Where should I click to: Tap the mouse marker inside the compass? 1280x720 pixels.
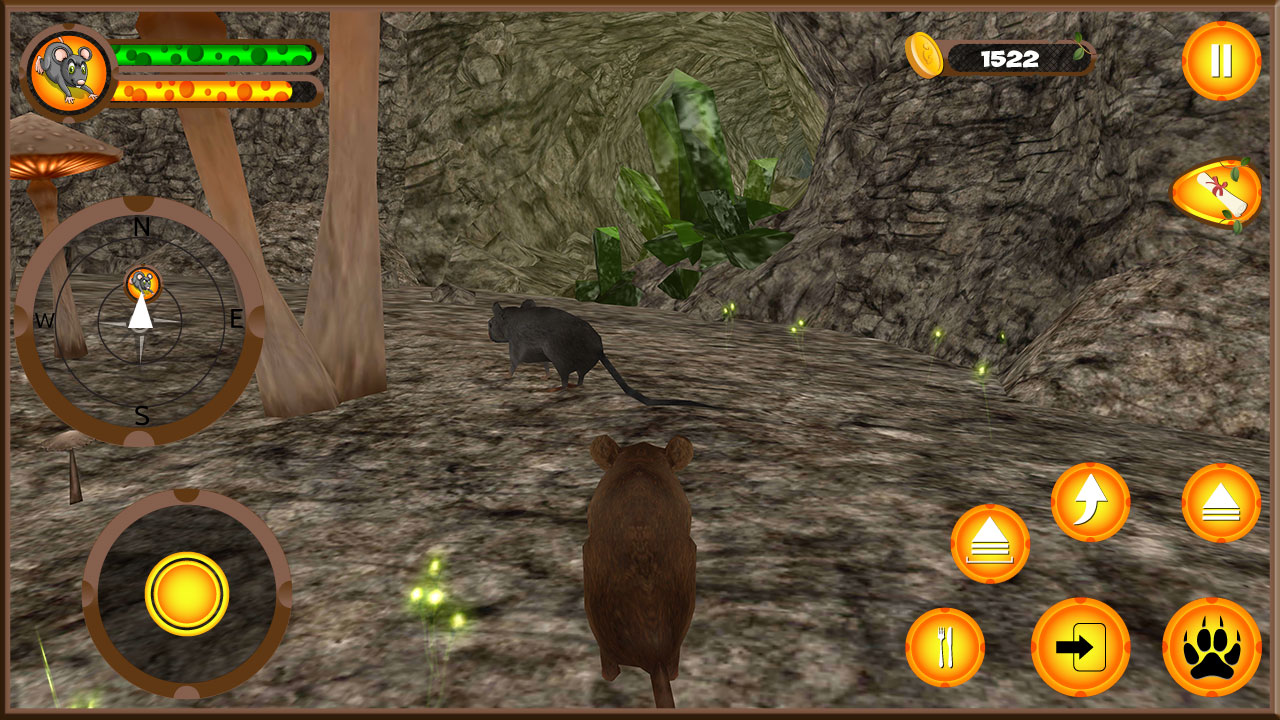click(140, 285)
